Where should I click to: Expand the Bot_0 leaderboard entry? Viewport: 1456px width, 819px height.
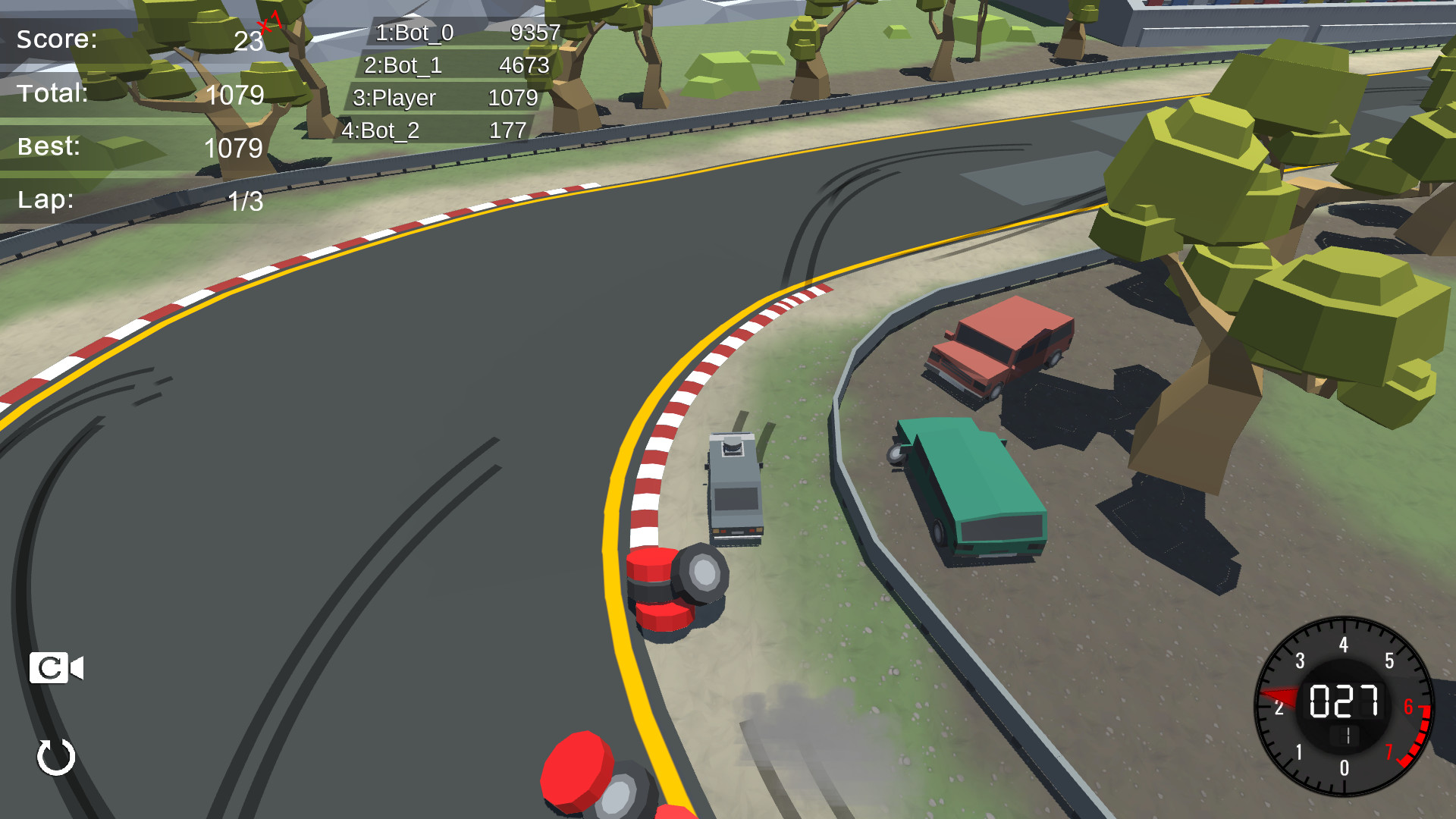[x=463, y=33]
